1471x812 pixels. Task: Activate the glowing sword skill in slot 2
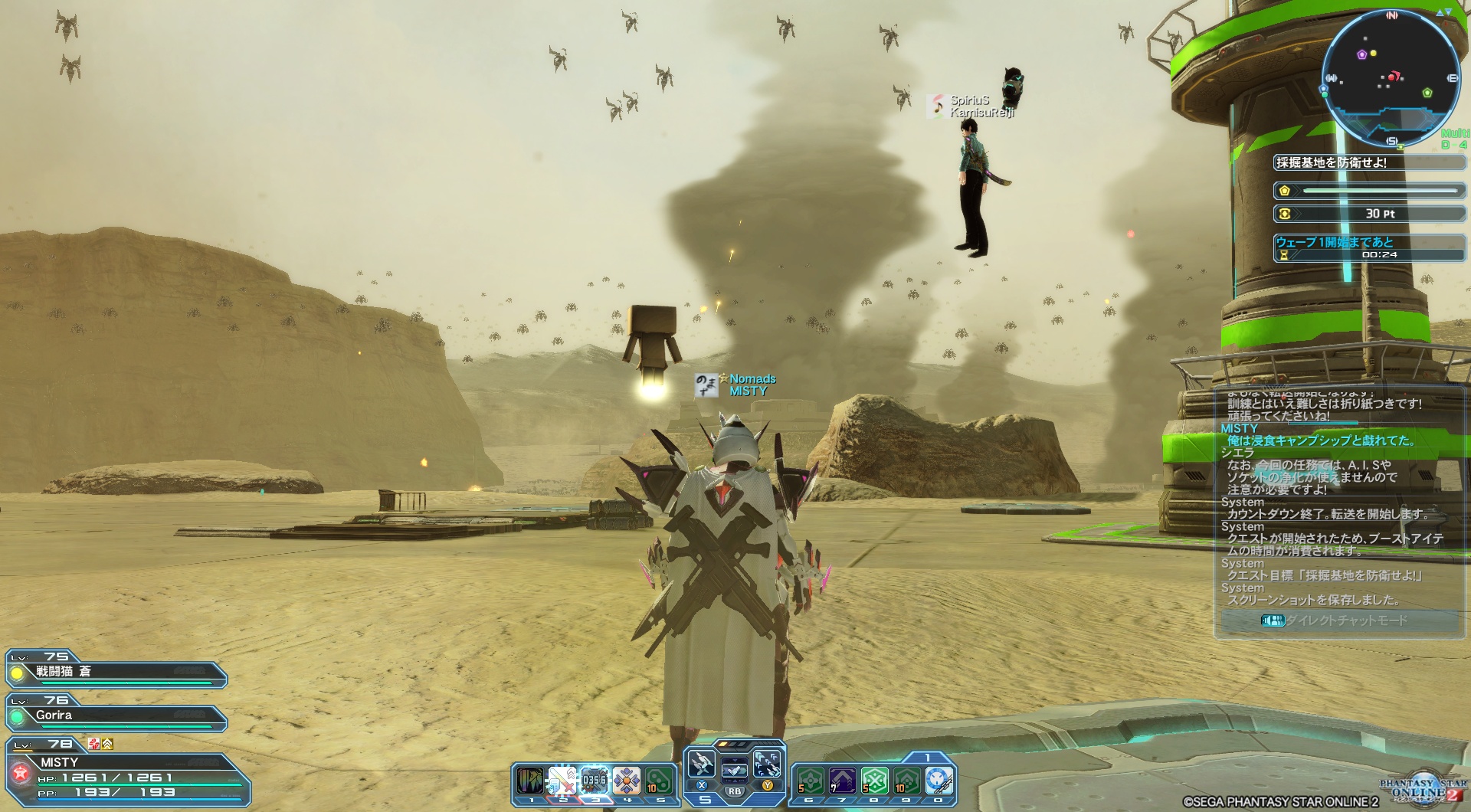click(562, 781)
